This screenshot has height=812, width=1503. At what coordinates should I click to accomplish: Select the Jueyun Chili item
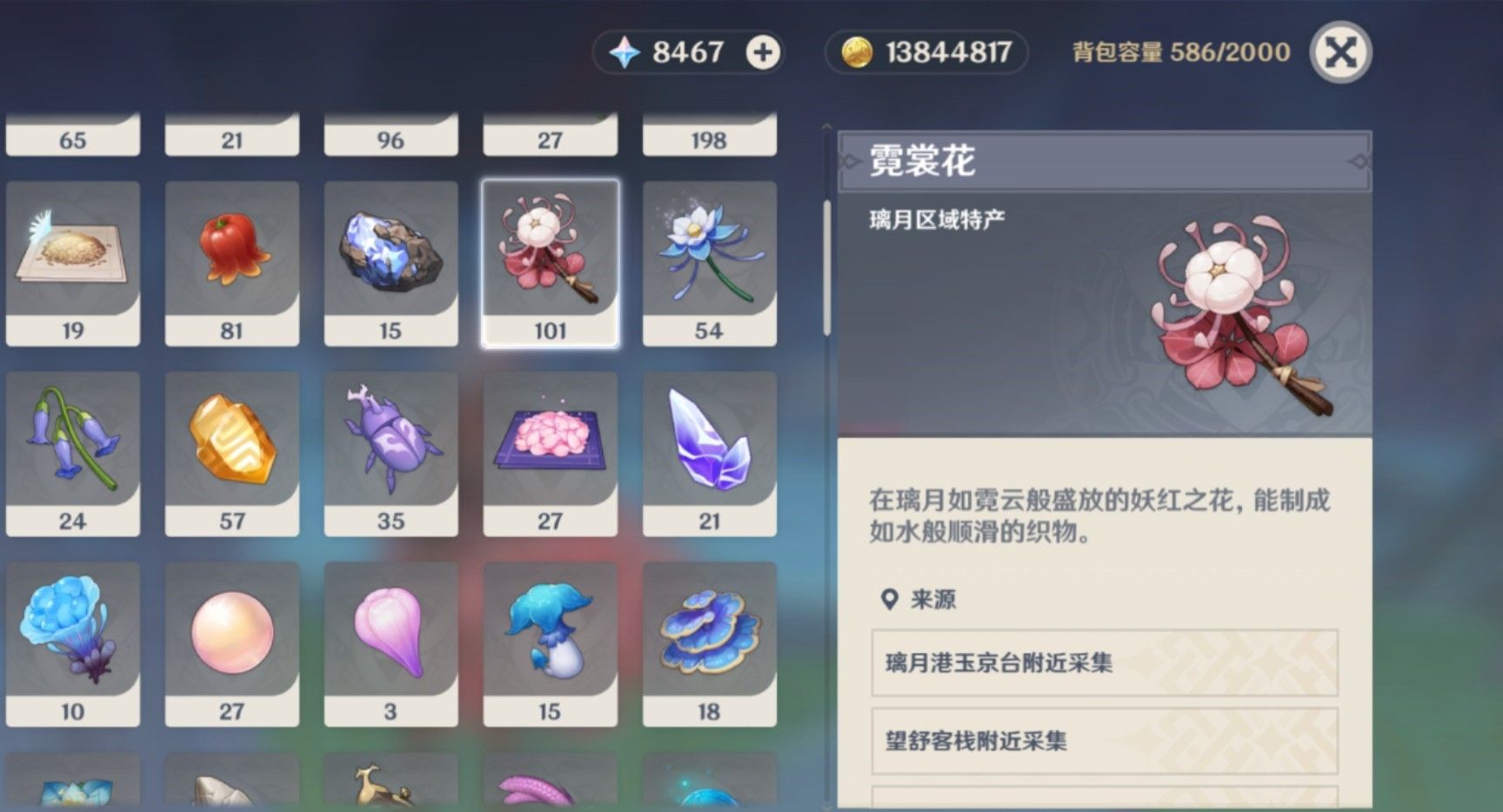[231, 256]
